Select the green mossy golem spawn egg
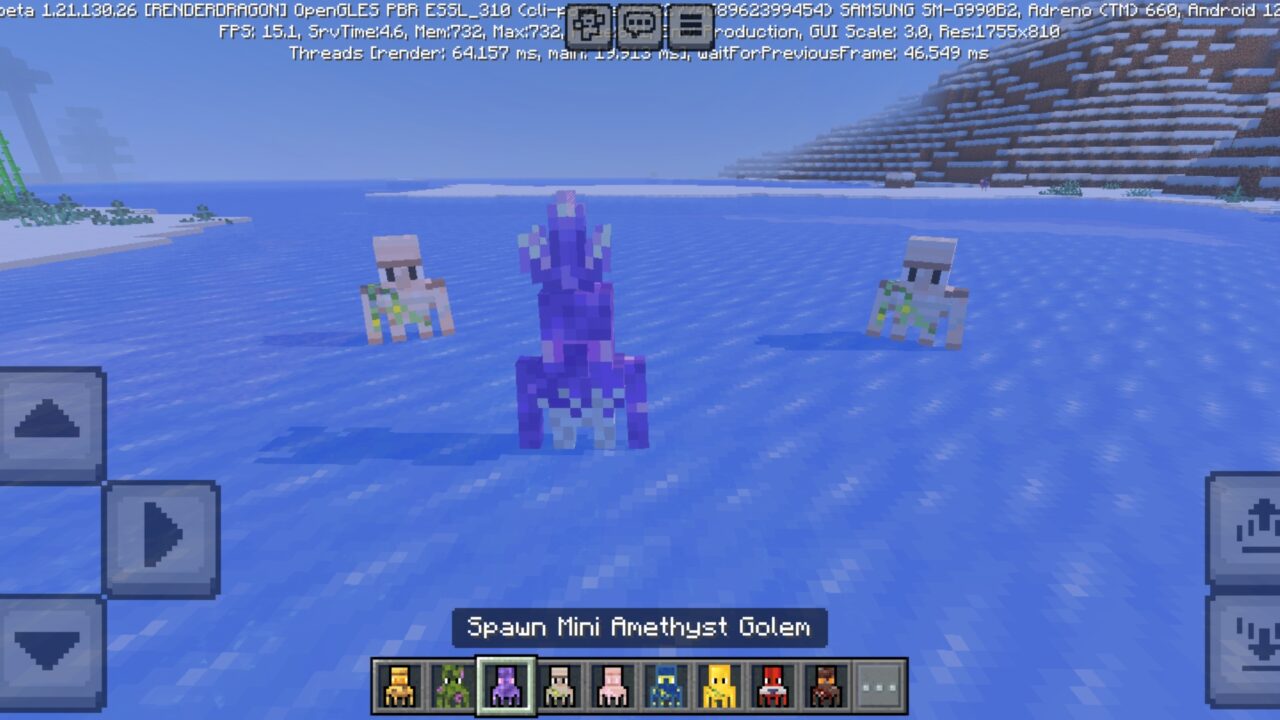1280x720 pixels. click(x=453, y=684)
